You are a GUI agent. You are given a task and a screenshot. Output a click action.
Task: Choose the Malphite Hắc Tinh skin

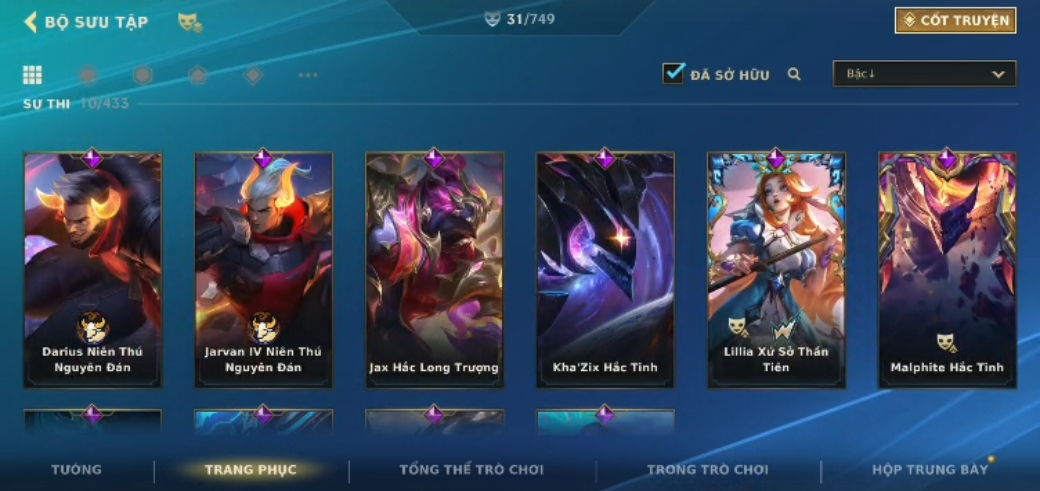click(947, 270)
